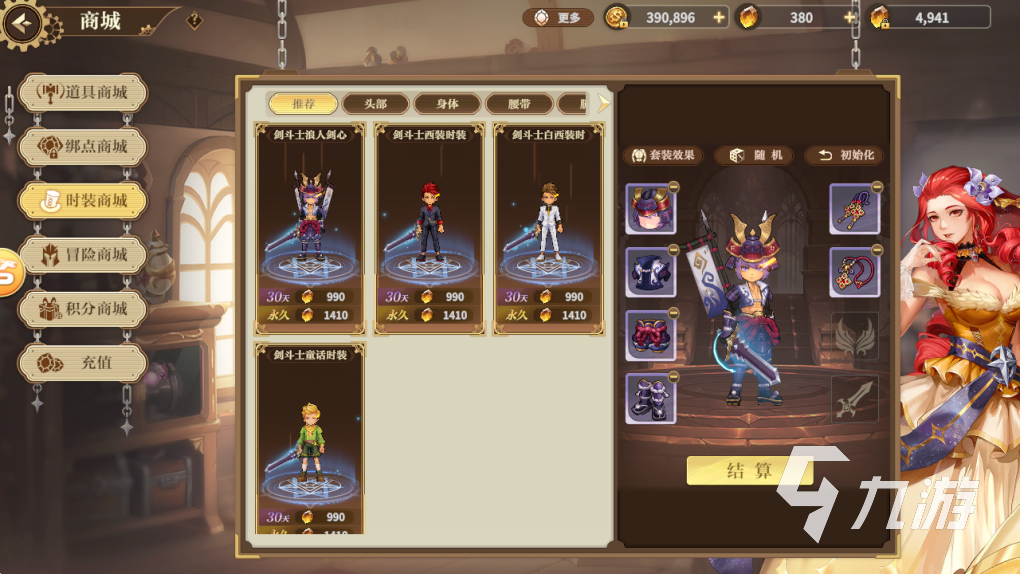Click the 结算 checkout button
This screenshot has width=1020, height=574.
[750, 470]
